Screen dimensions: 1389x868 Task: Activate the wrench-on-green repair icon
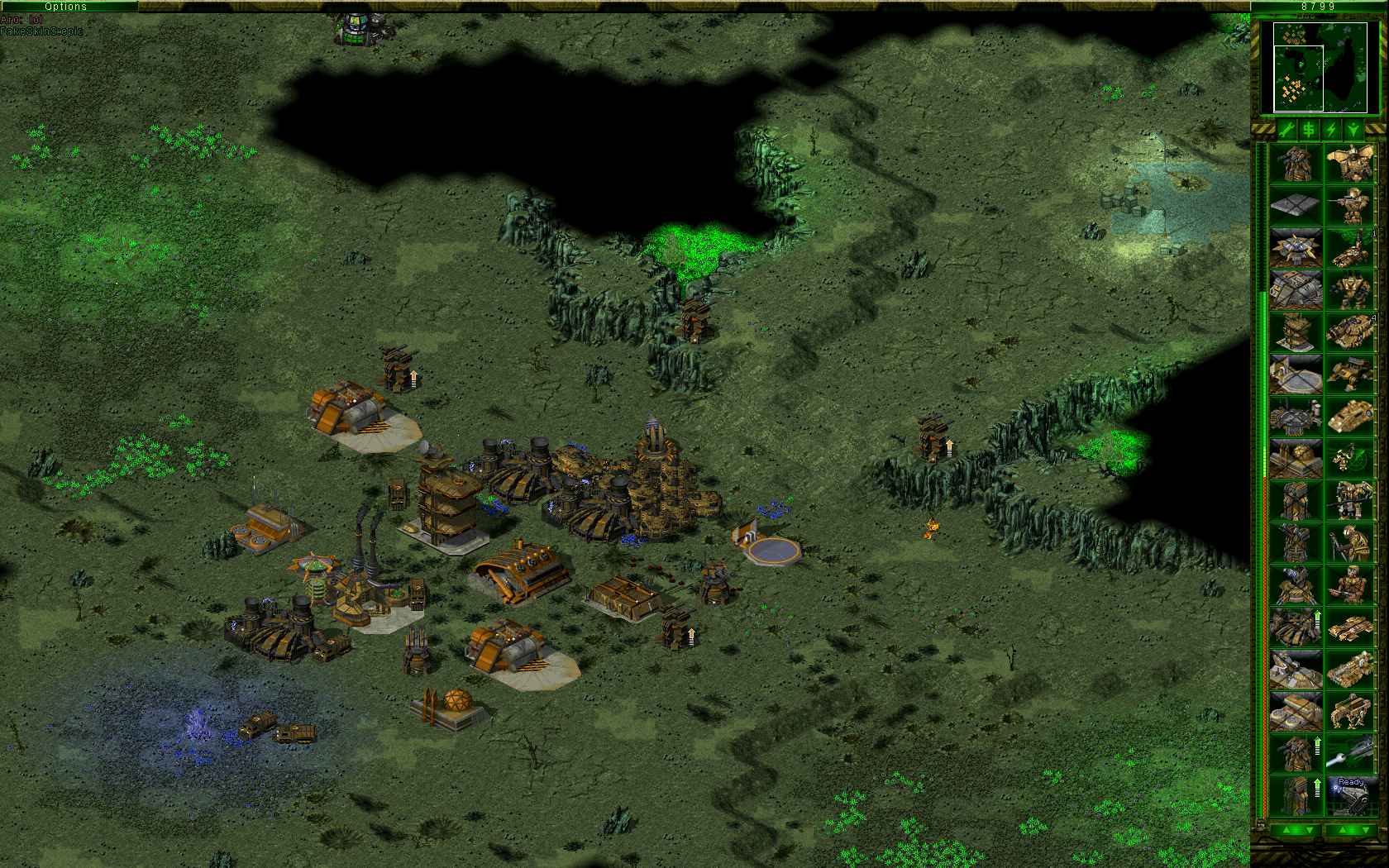click(x=1351, y=753)
